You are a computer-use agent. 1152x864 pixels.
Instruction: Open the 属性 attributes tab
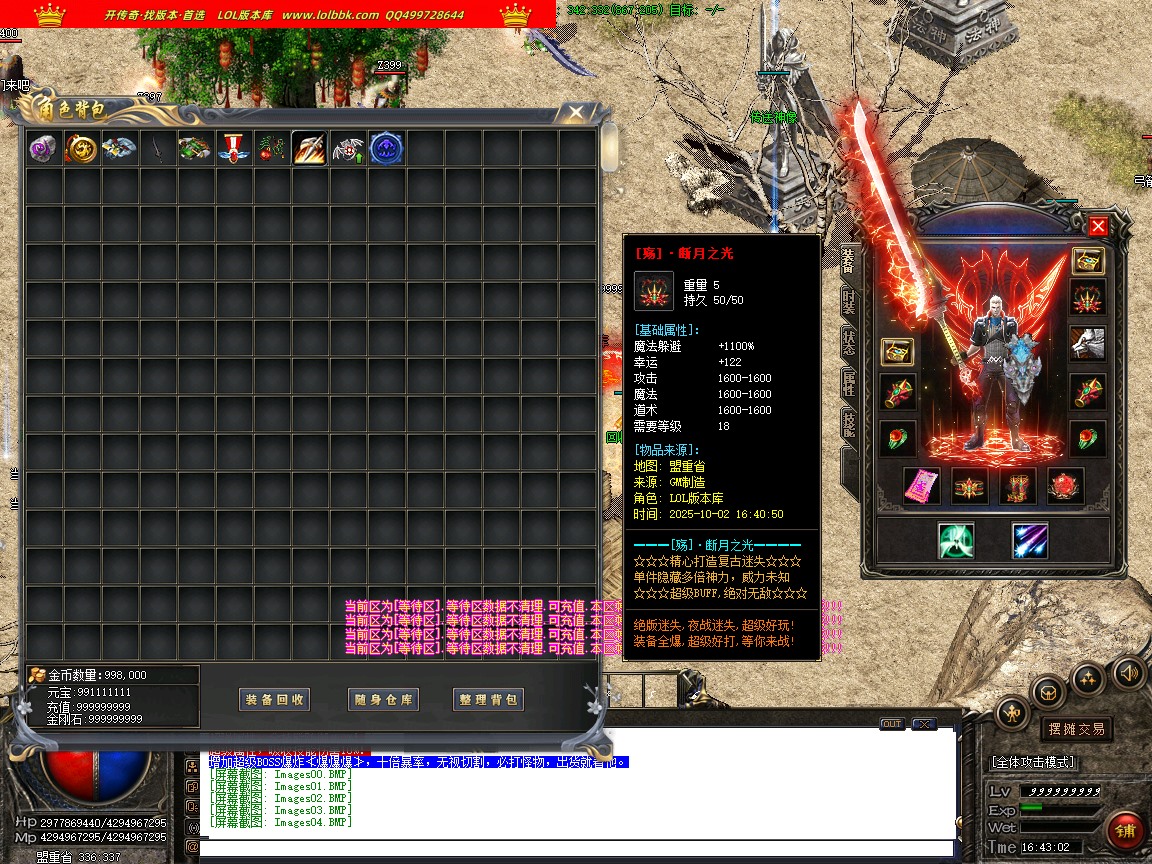(848, 383)
